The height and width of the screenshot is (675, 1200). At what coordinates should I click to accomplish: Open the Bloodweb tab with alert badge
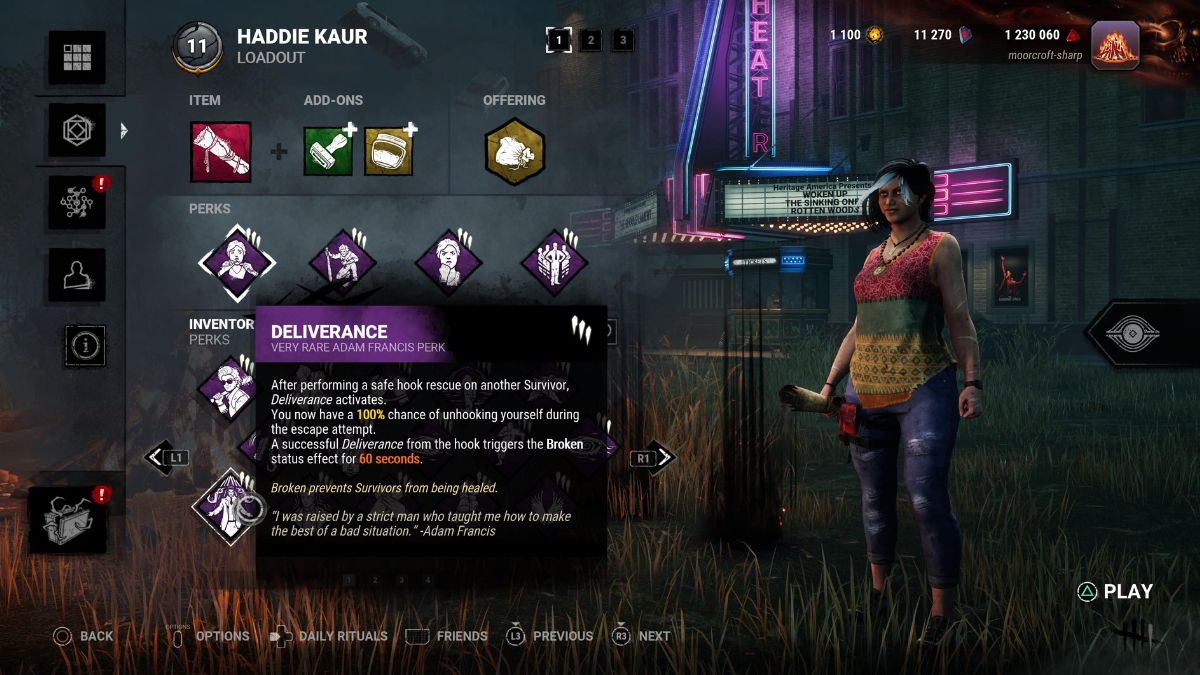77,202
